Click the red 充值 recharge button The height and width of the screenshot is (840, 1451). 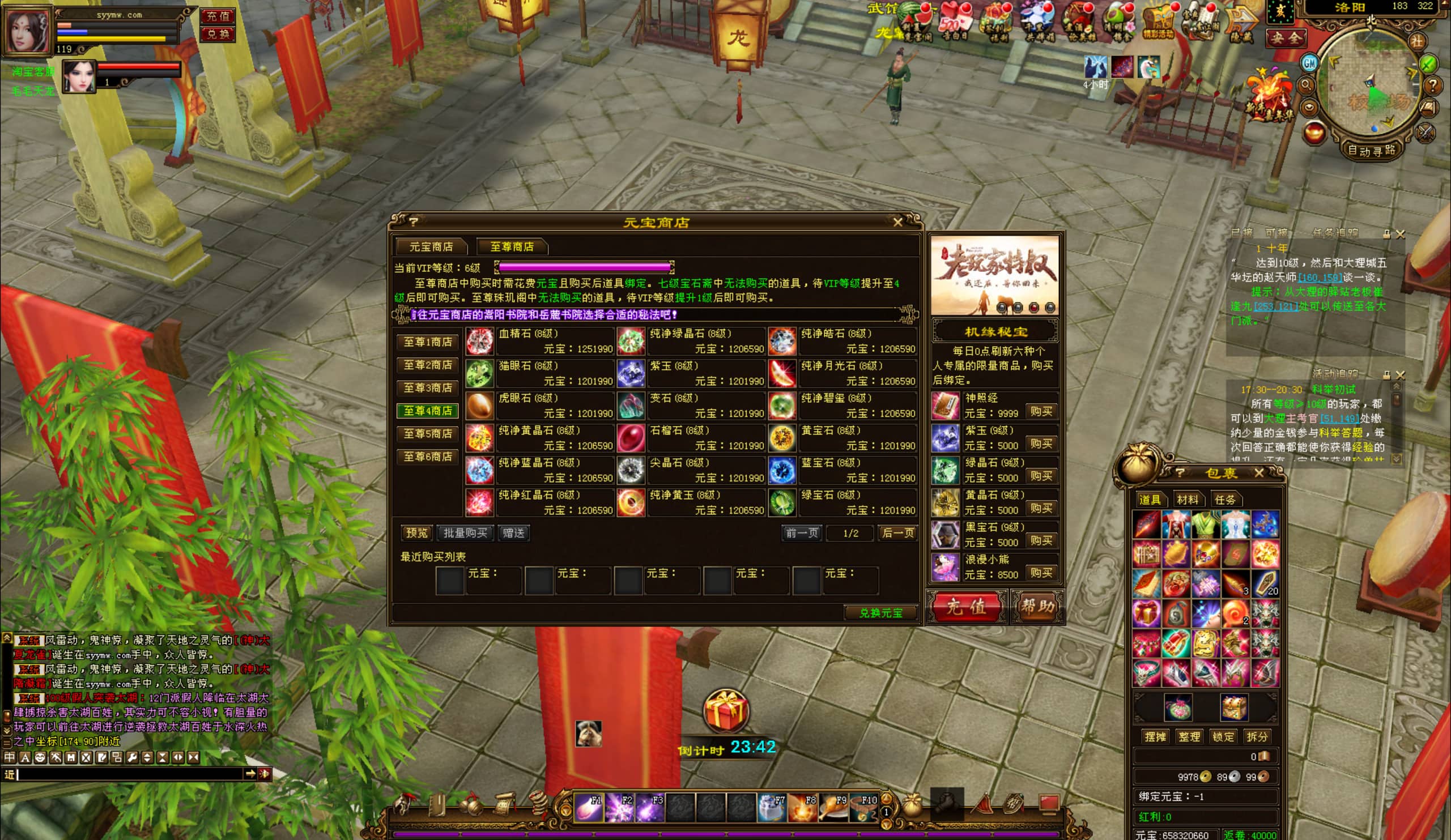pyautogui.click(x=966, y=606)
